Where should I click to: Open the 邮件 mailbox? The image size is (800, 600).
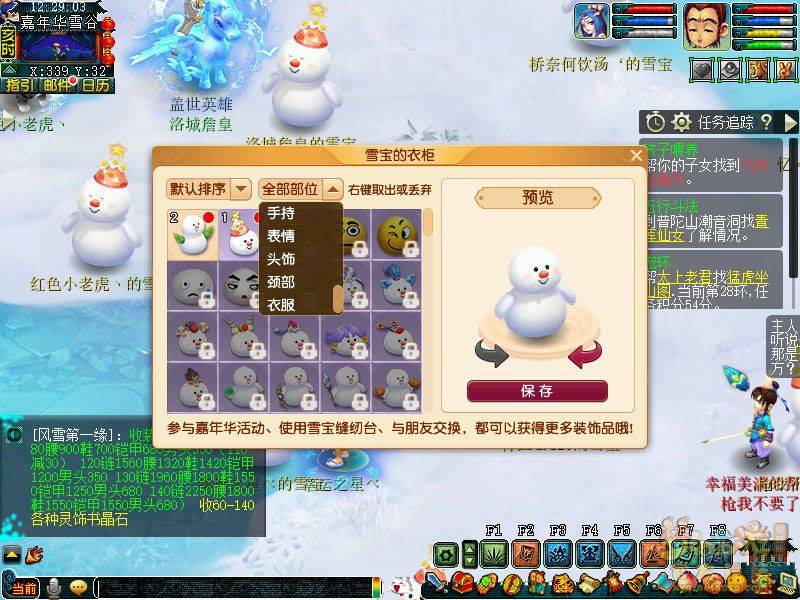tap(57, 85)
